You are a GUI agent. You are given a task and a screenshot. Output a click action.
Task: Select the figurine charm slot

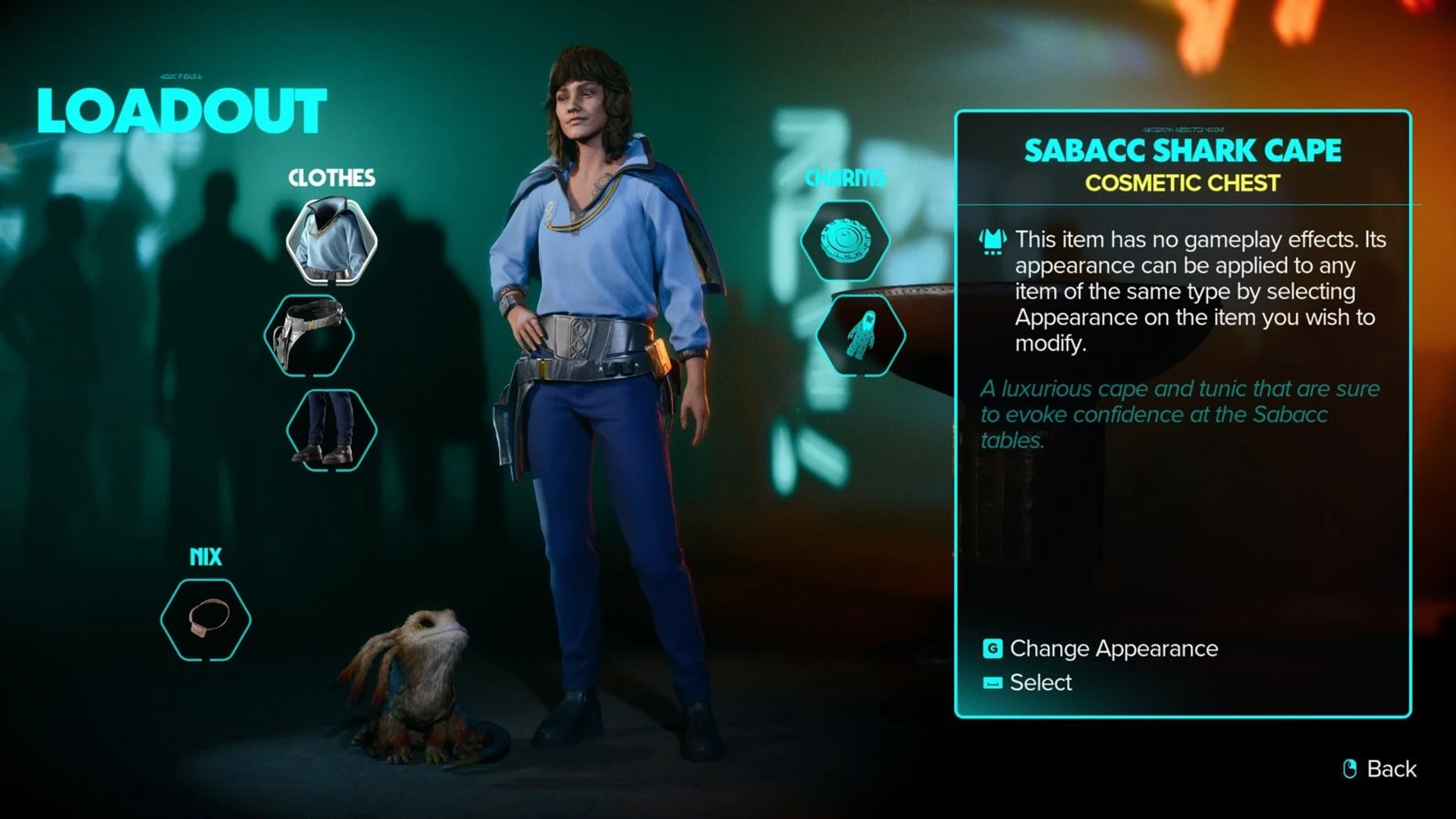(861, 335)
